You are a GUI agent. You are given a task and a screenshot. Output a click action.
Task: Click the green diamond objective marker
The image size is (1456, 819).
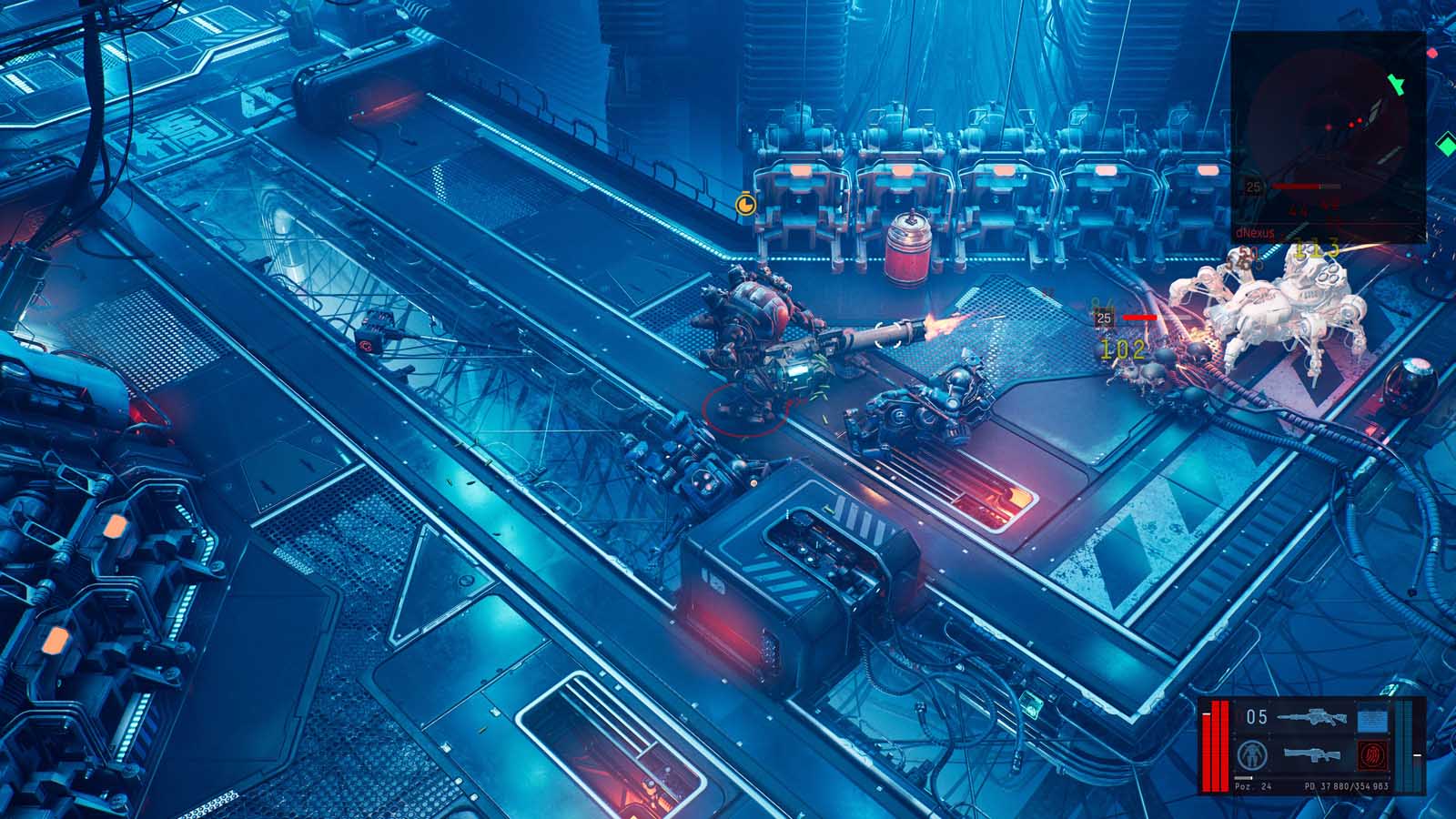1447,146
